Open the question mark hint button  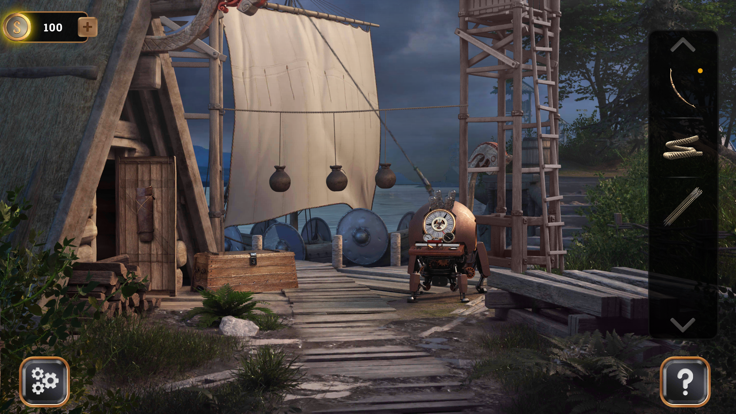click(684, 381)
